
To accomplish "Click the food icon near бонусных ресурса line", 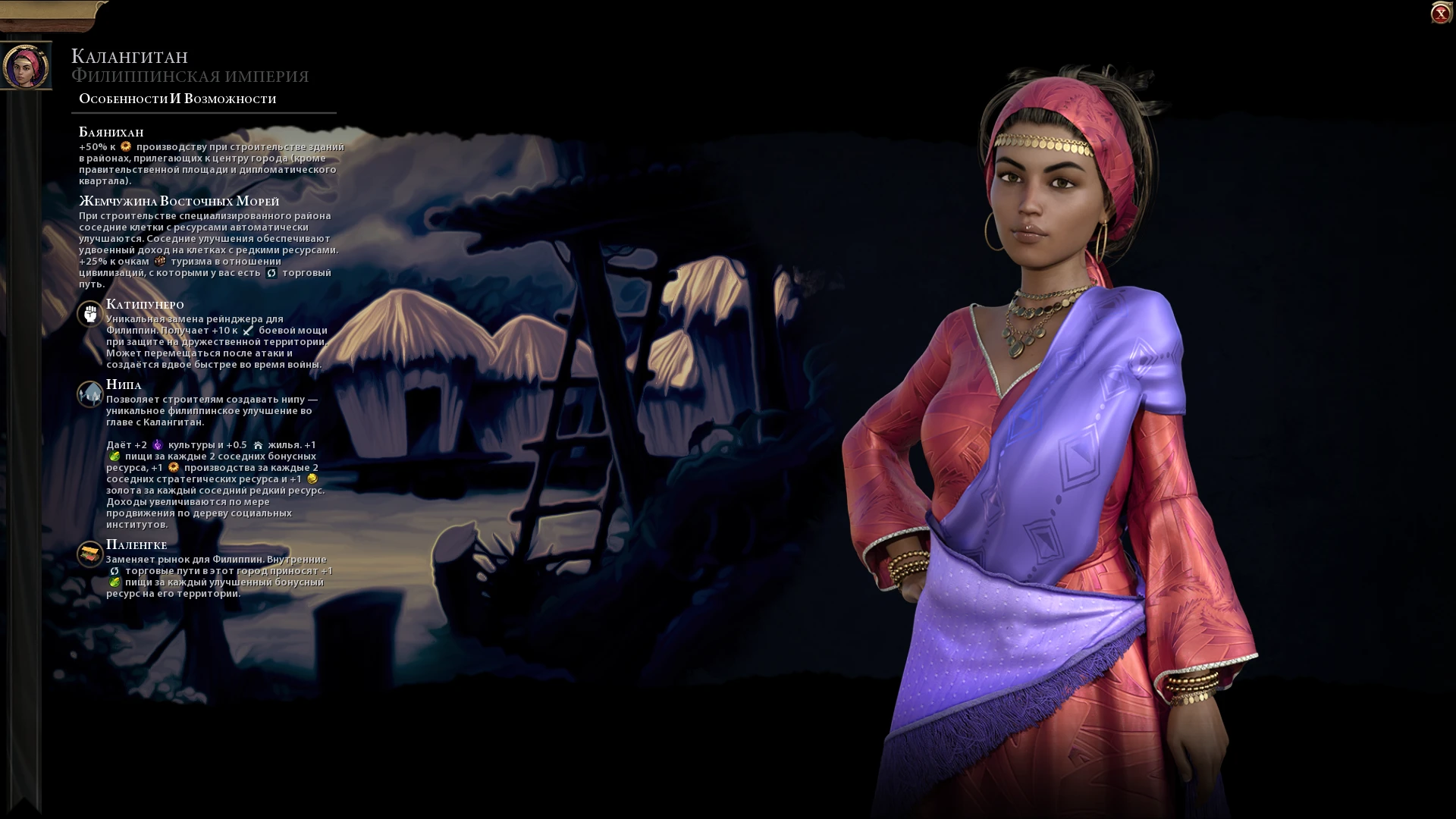I will pos(115,457).
